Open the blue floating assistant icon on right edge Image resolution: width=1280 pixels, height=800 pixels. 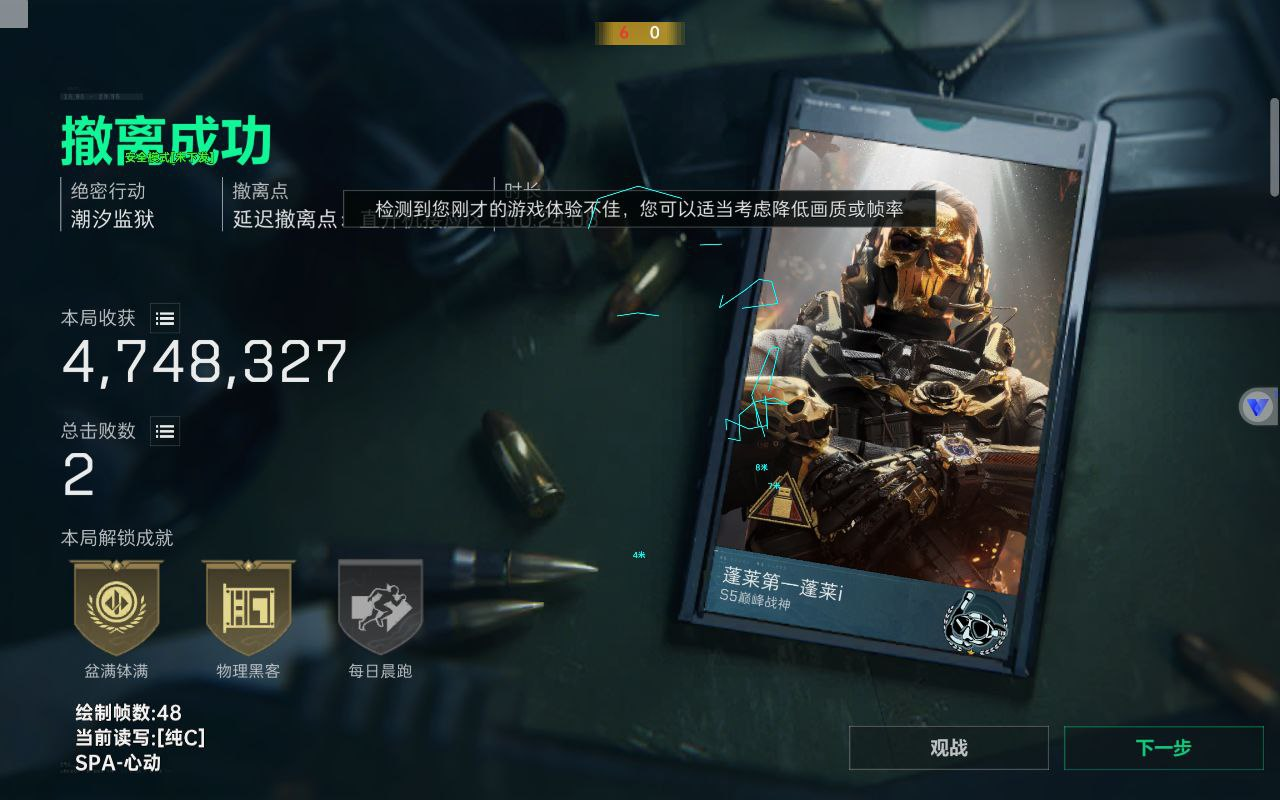(1258, 406)
